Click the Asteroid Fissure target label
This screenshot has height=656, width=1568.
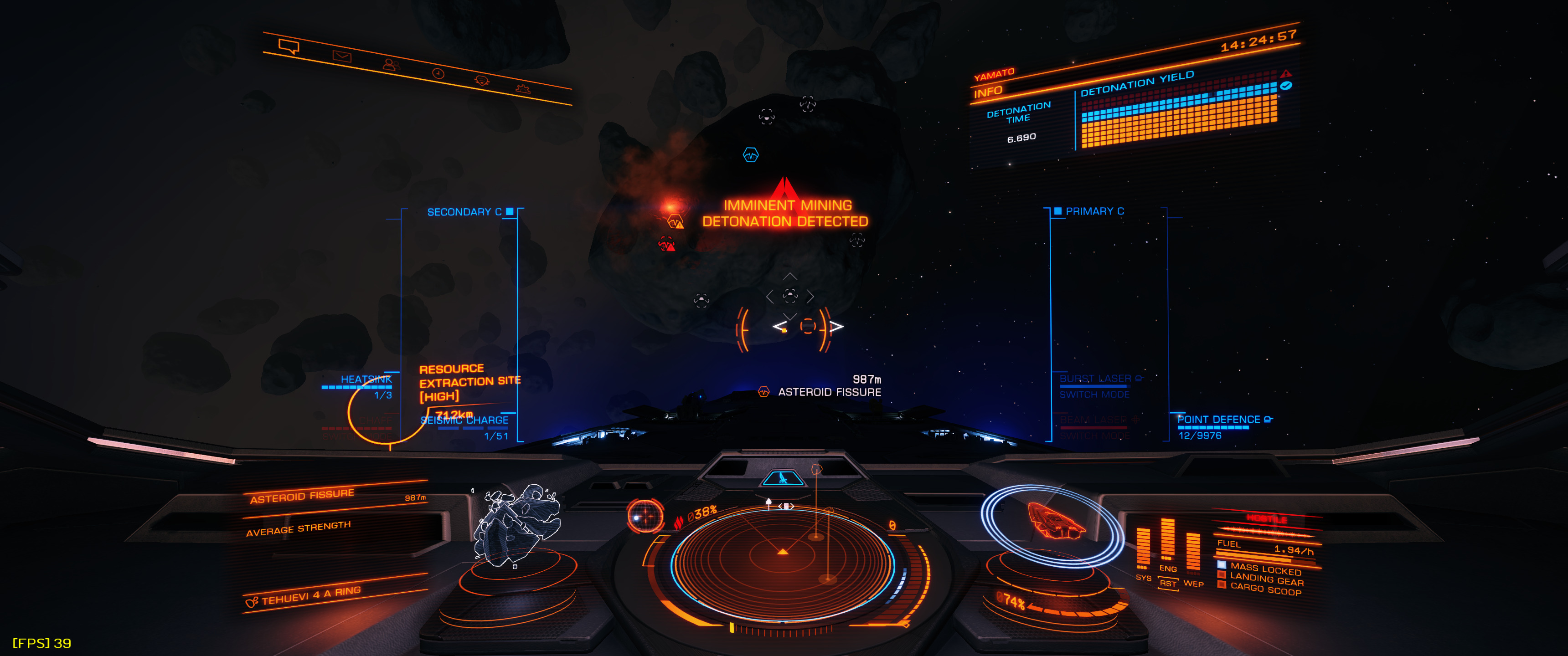point(829,393)
